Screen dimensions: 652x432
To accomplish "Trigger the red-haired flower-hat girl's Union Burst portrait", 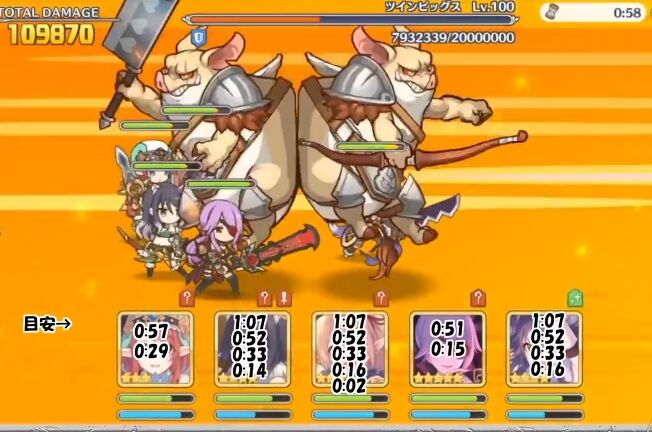I will point(155,349).
